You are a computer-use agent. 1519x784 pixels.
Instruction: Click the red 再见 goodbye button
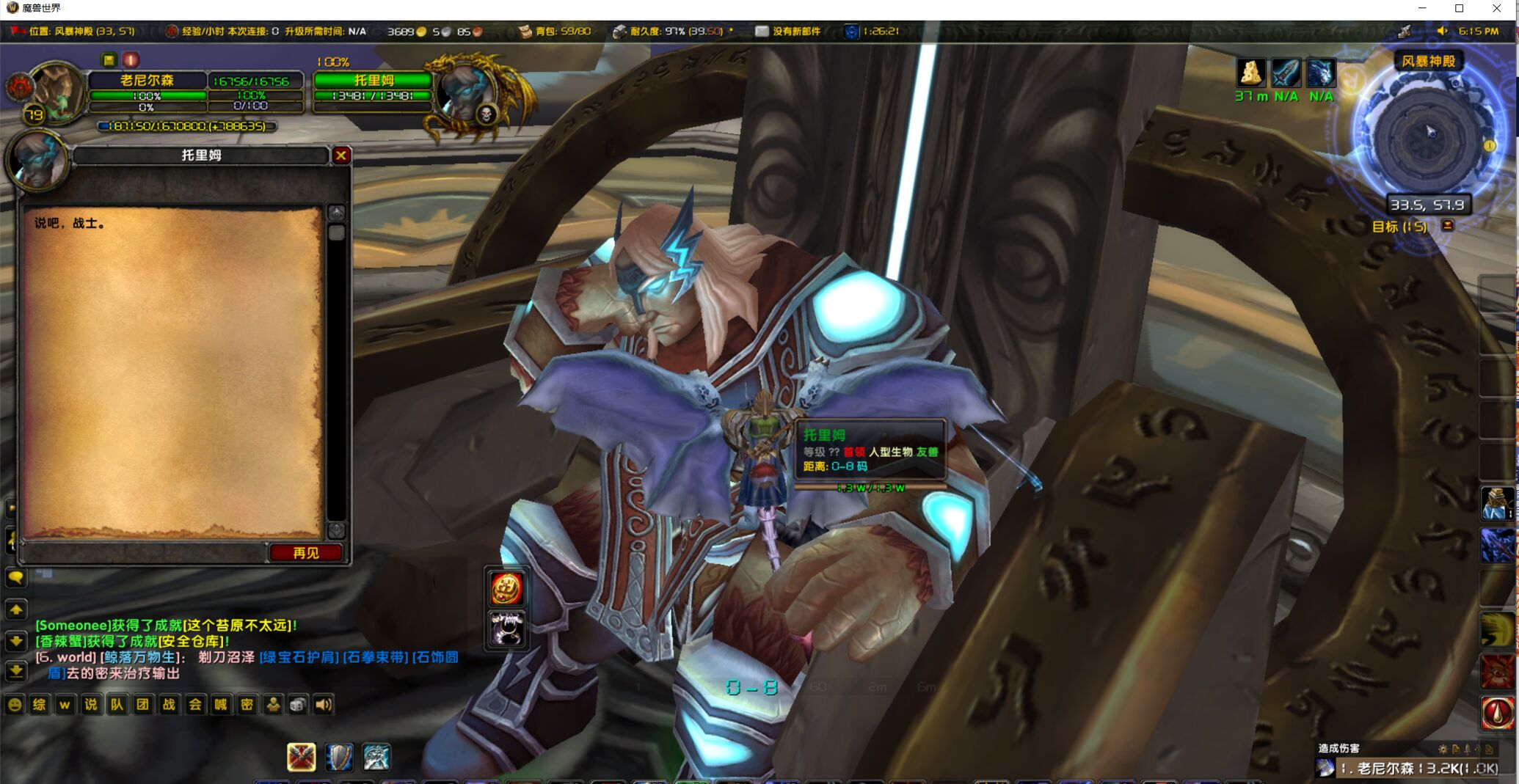(x=305, y=553)
